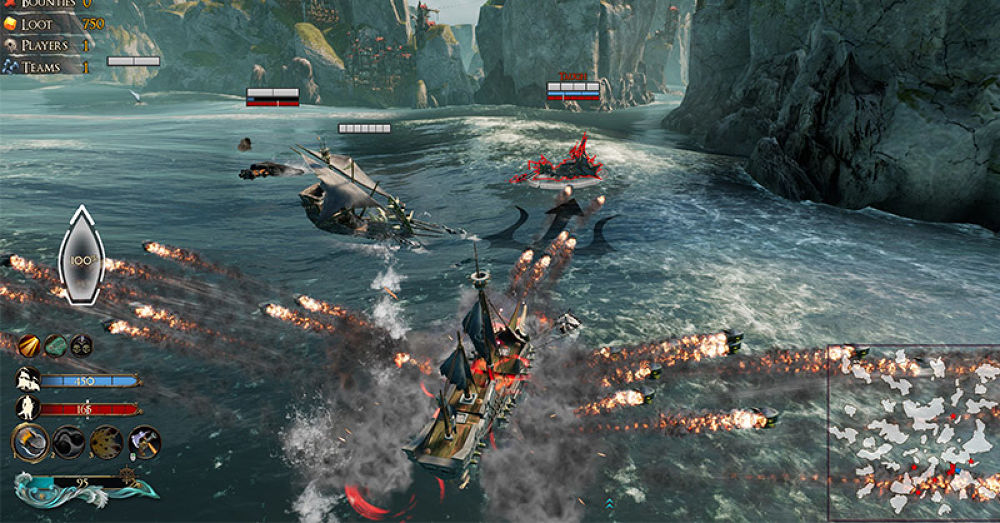Click the orange light-rays buff icon
This screenshot has height=523, width=1000.
[28, 346]
